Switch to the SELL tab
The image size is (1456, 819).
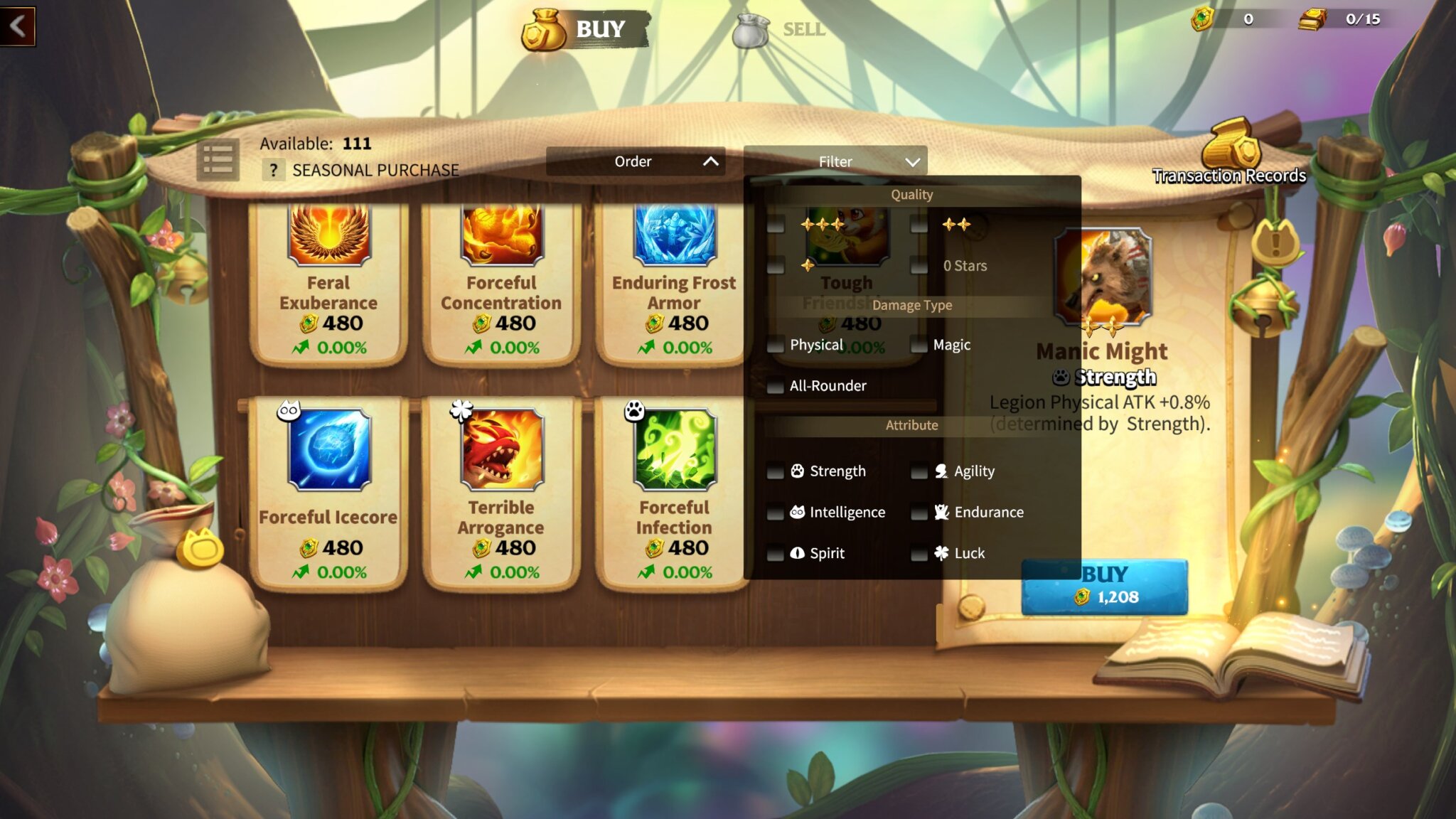click(803, 29)
